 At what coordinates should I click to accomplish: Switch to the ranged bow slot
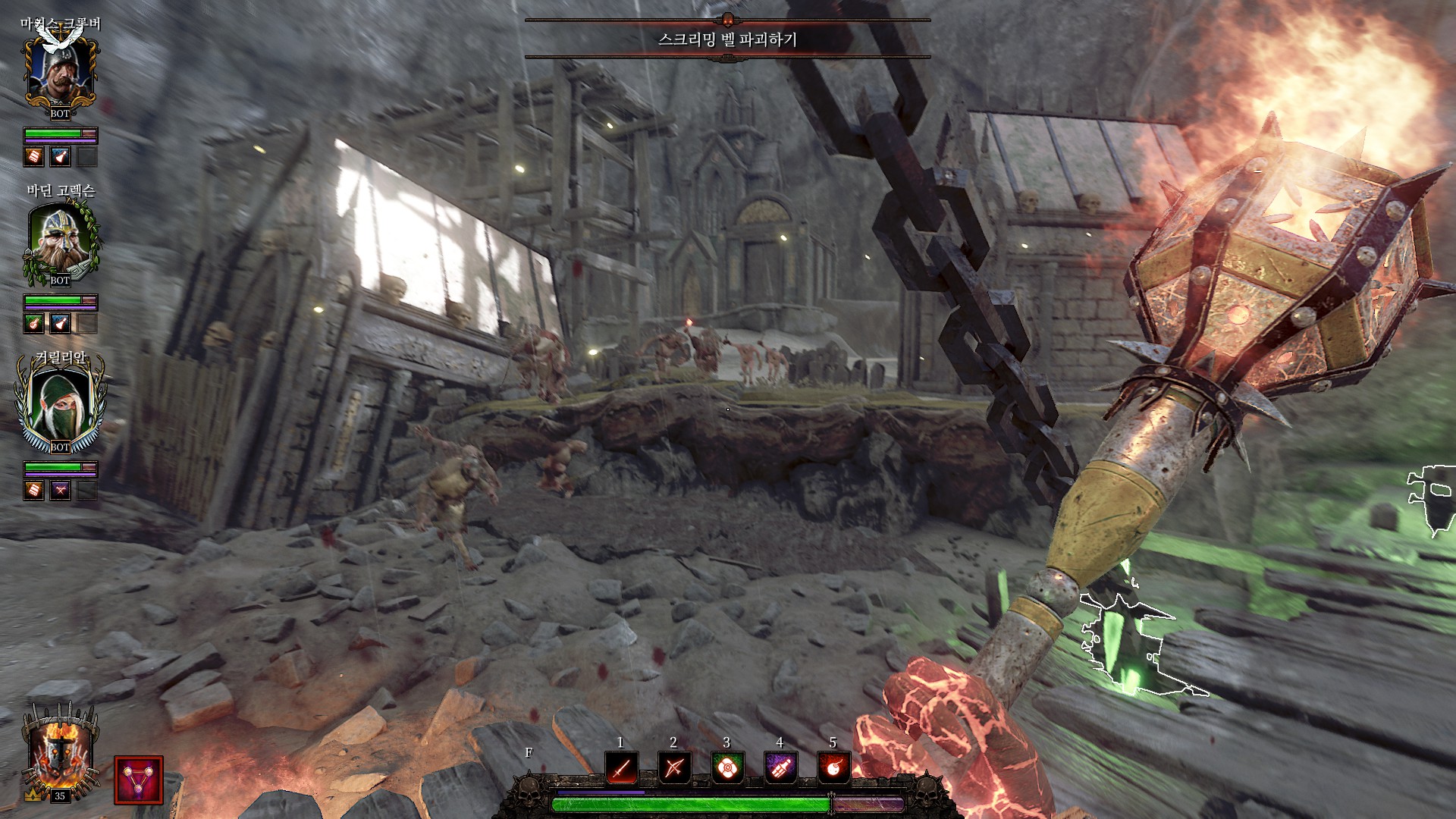coord(673,769)
